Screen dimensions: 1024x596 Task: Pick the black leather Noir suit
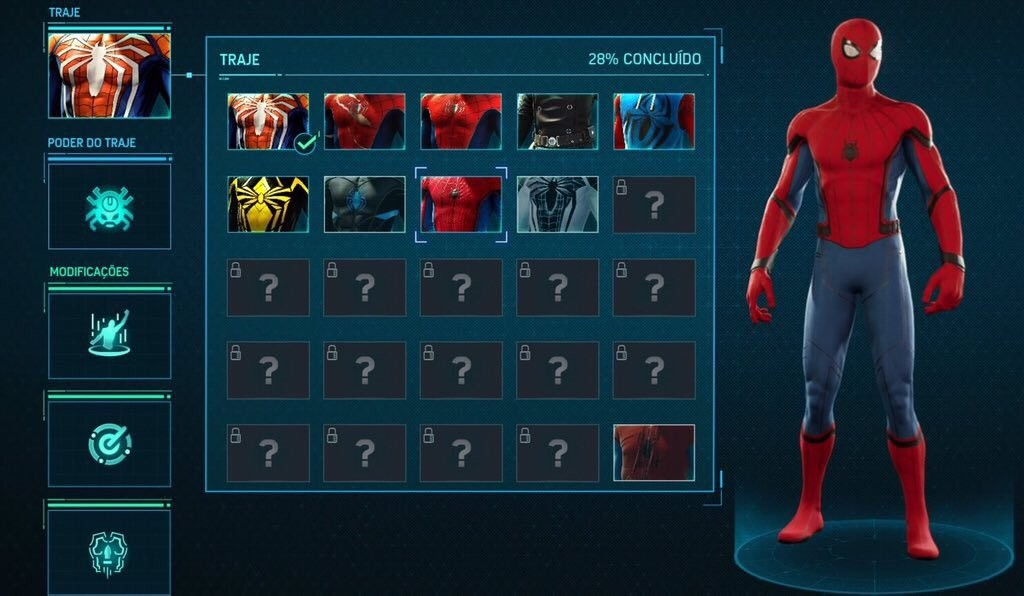point(557,122)
